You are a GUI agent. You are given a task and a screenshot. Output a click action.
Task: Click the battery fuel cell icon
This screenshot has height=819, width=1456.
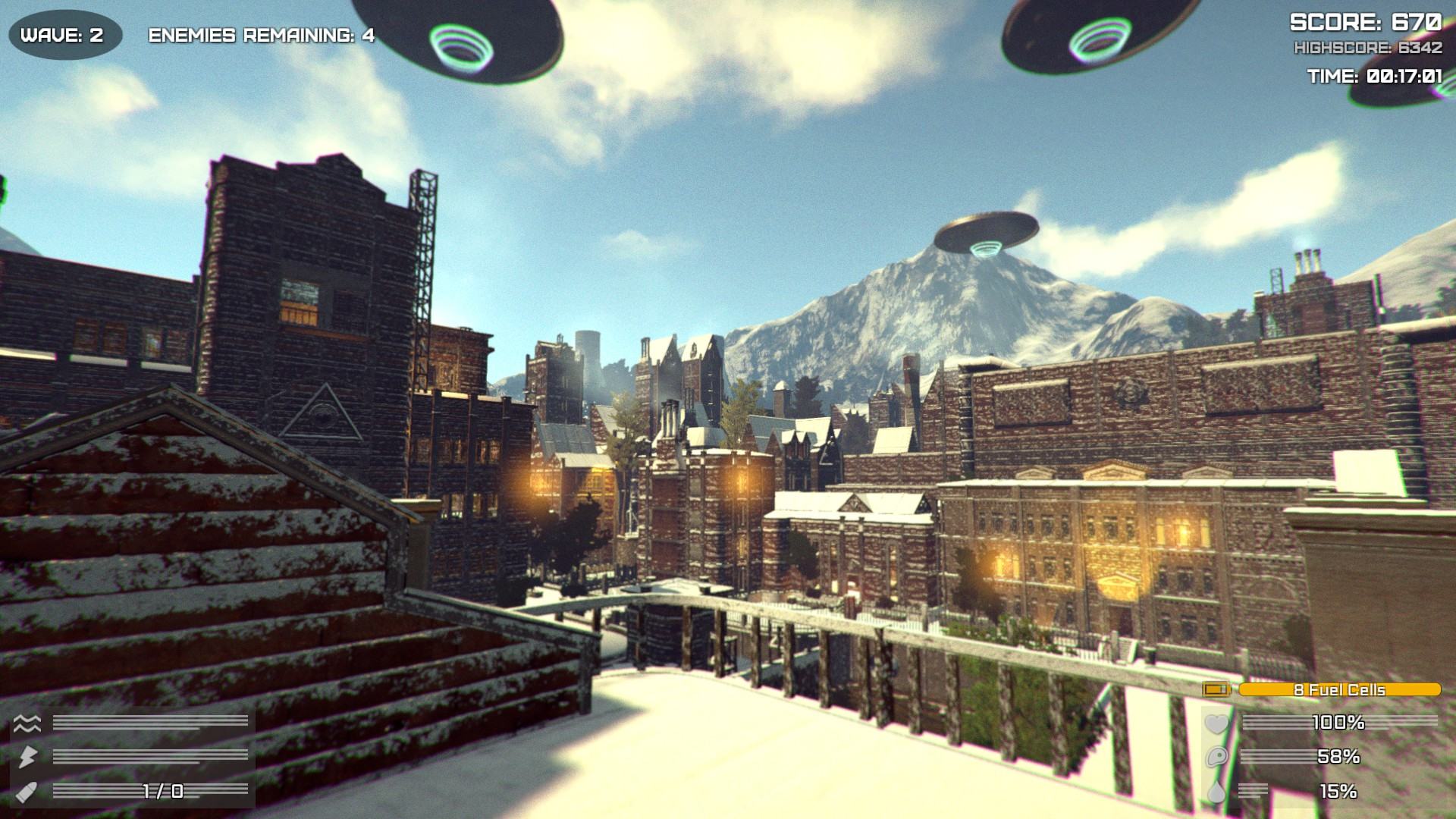[1217, 689]
